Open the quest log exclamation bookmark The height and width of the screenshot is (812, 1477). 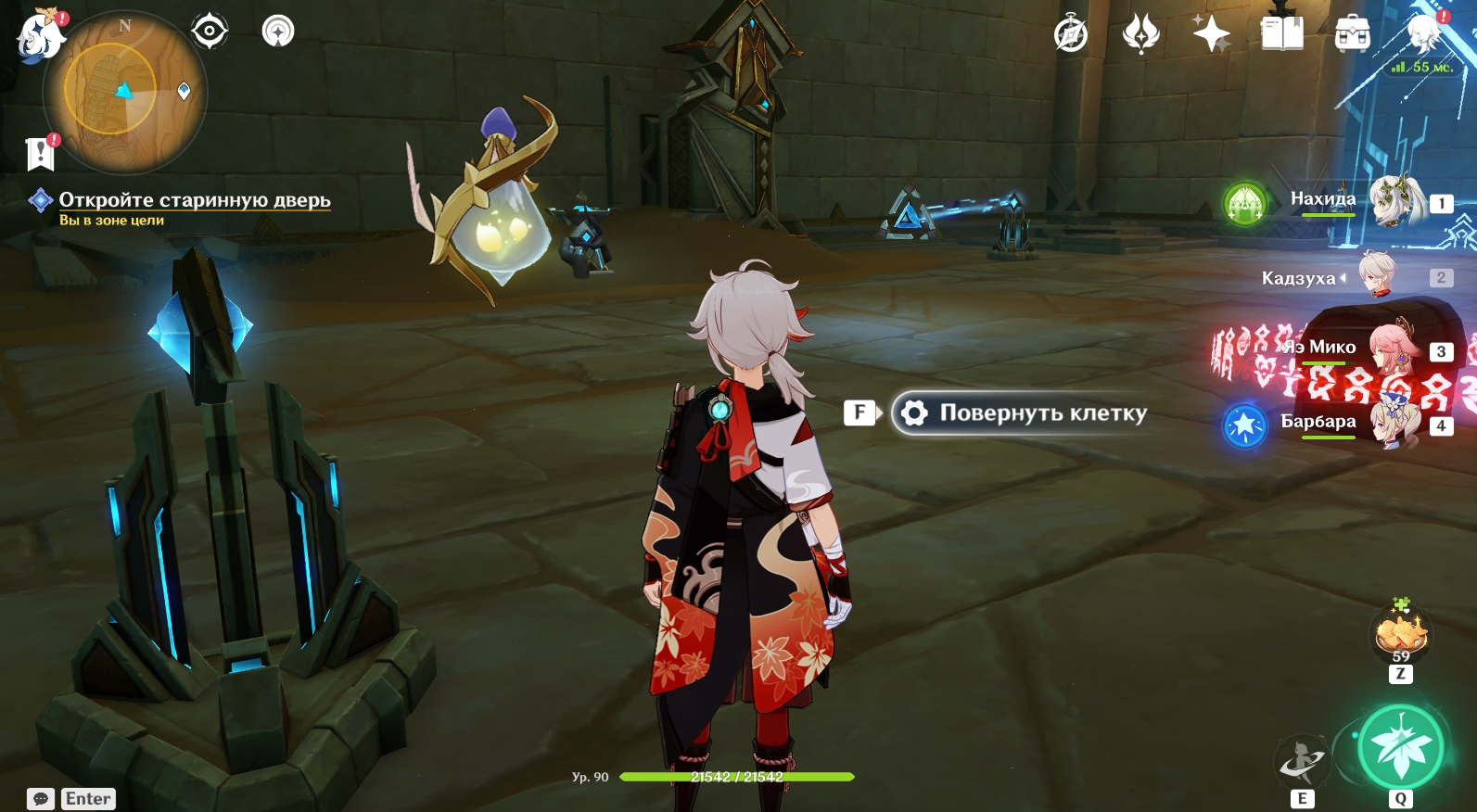tap(41, 154)
